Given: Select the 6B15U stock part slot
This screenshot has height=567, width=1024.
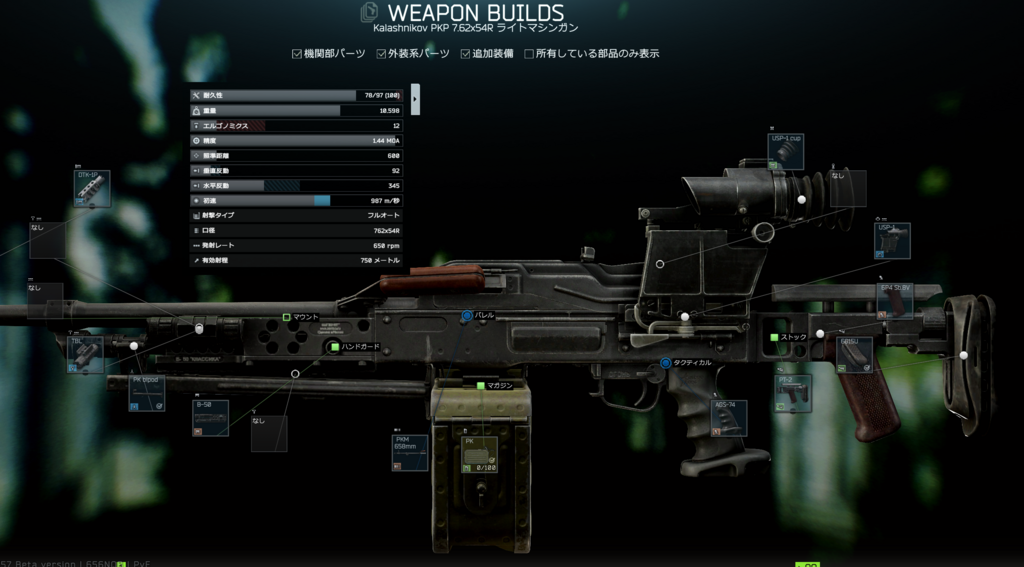Looking at the screenshot, I should tap(855, 354).
